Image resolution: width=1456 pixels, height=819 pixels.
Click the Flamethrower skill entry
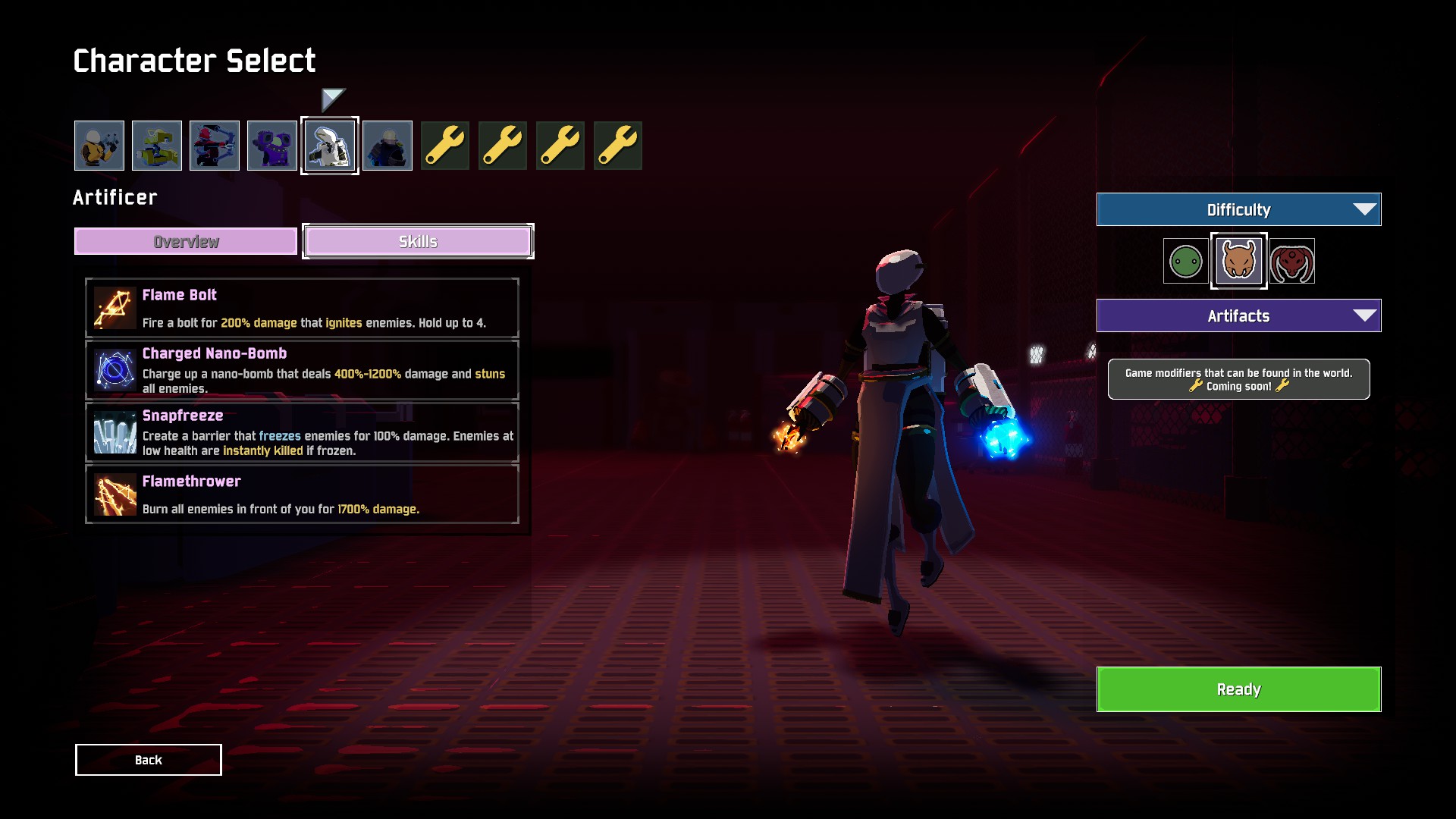click(302, 494)
